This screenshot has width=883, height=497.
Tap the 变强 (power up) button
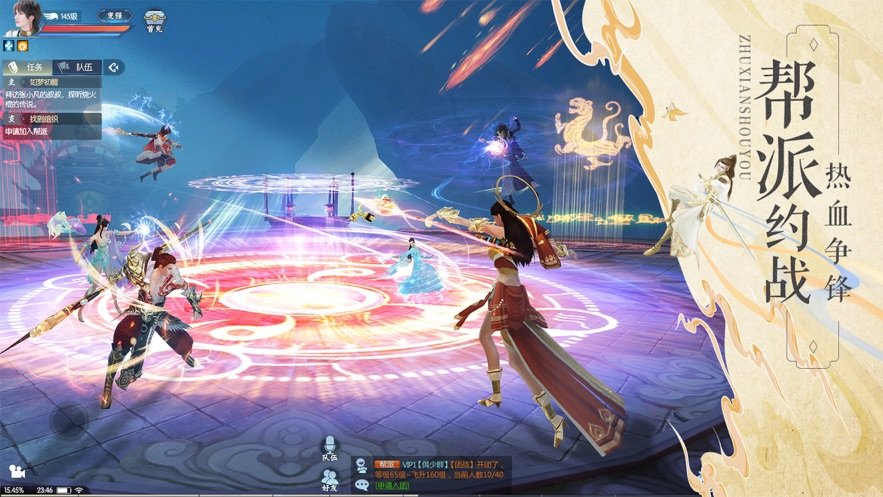click(112, 16)
